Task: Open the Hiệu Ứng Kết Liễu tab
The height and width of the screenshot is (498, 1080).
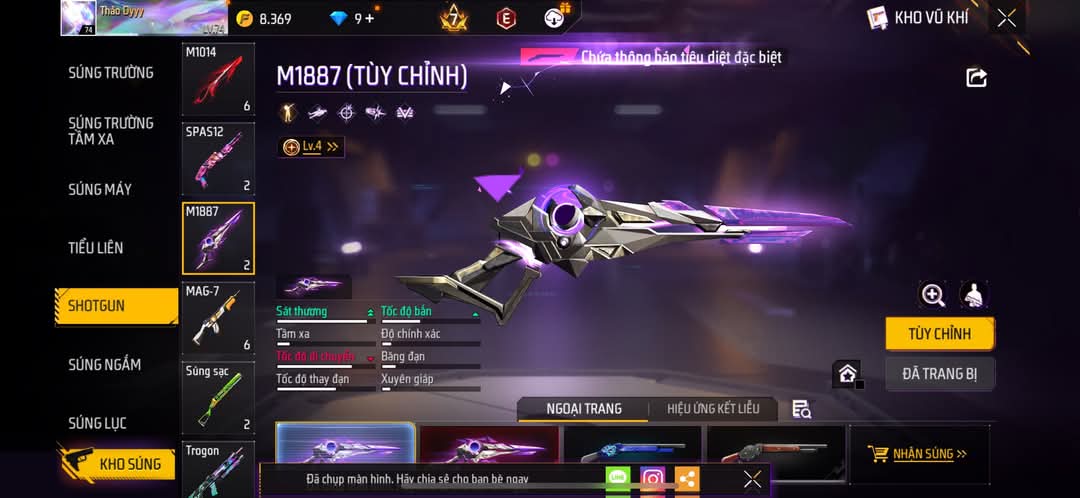Action: coord(713,408)
